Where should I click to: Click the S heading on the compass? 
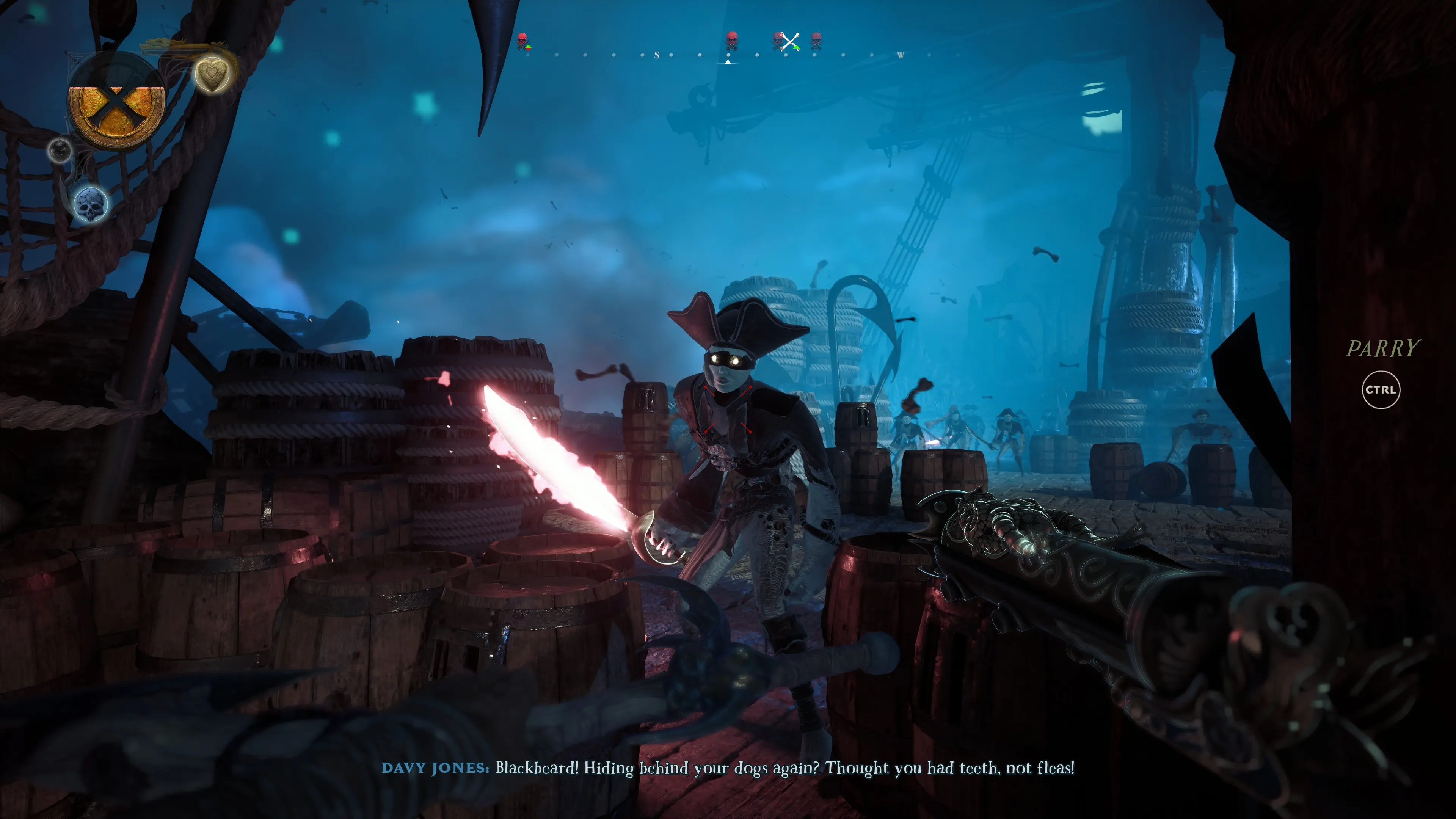point(656,55)
